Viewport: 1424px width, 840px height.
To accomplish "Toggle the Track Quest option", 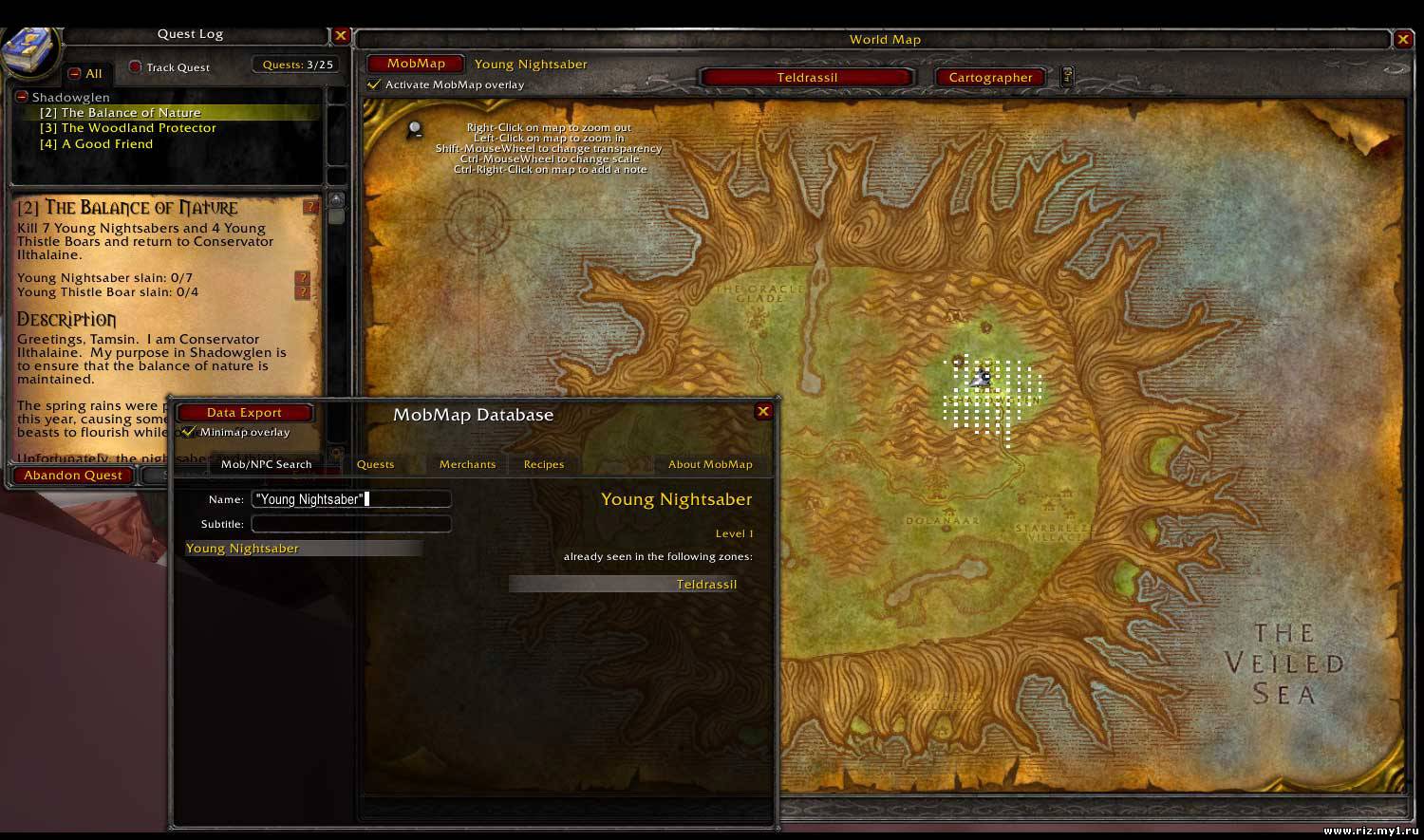I will tap(136, 67).
